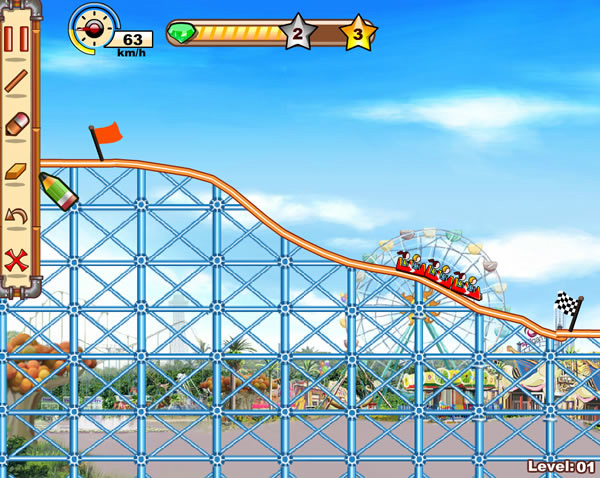Screen dimensions: 600x478
Task: Select the wooden block tool
Action: click(16, 171)
